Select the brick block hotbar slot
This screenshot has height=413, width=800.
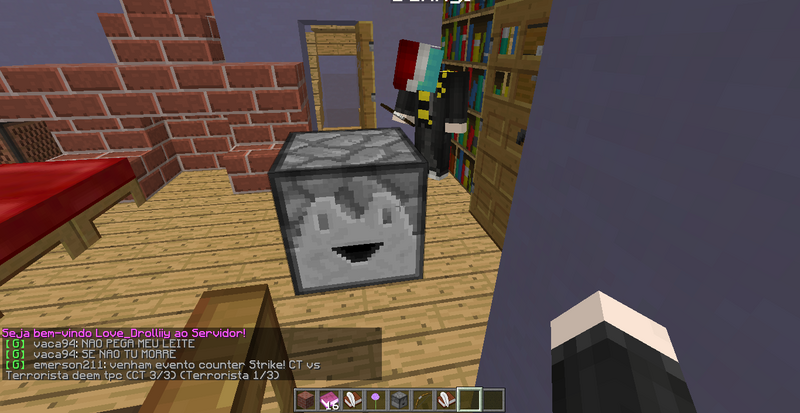tap(308, 401)
